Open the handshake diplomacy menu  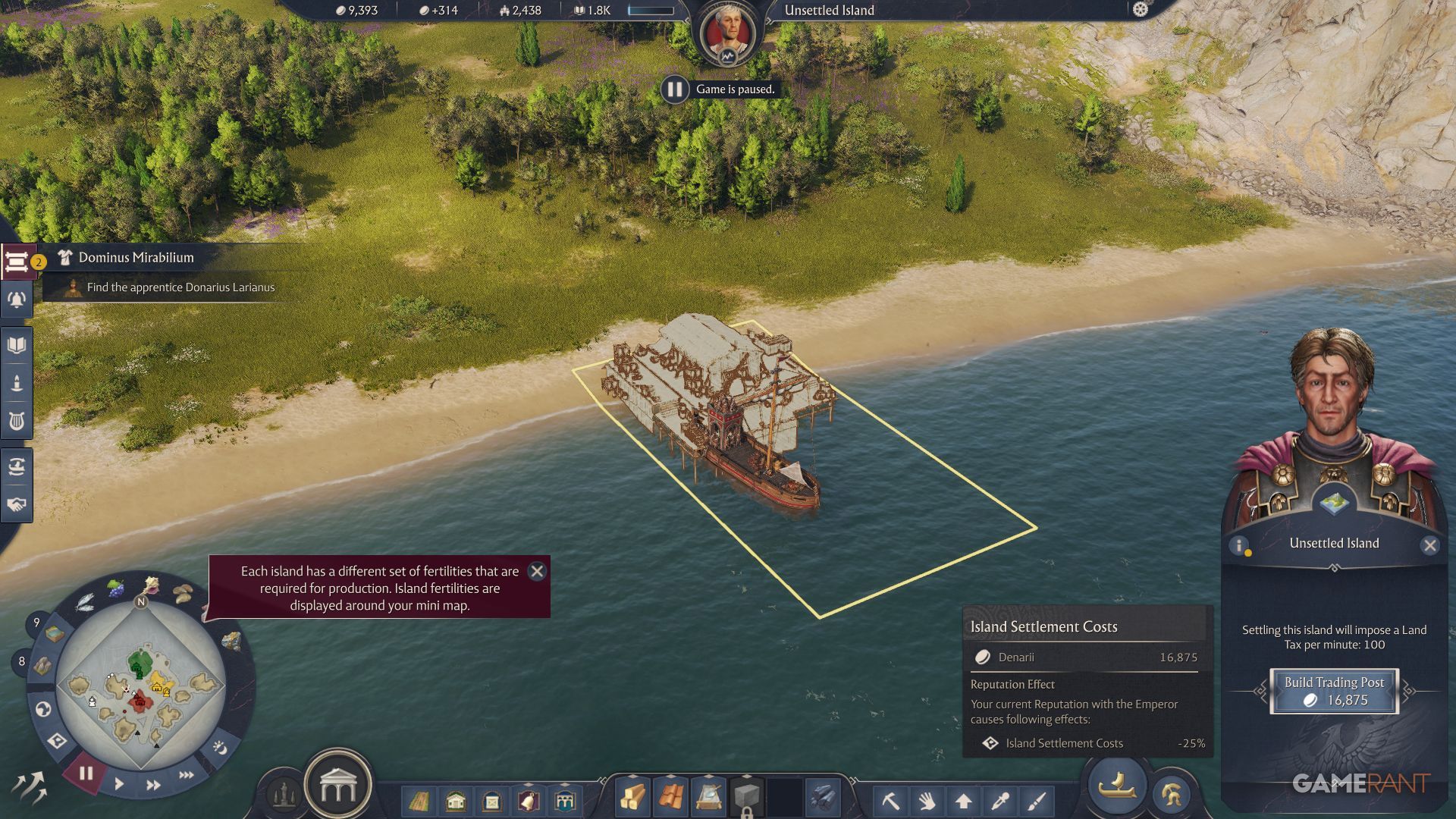17,504
